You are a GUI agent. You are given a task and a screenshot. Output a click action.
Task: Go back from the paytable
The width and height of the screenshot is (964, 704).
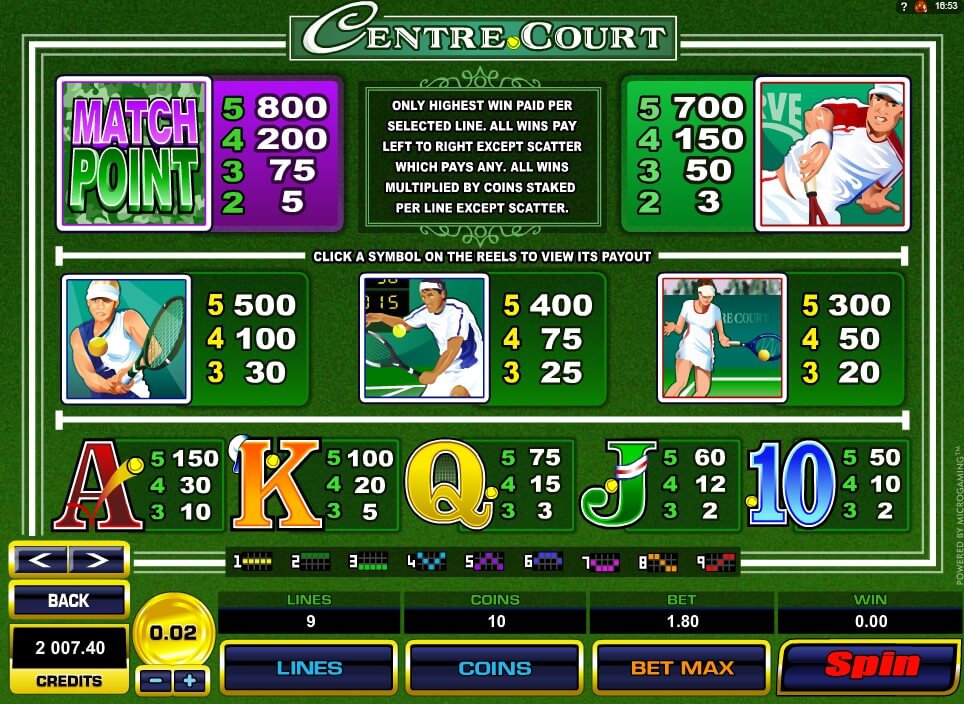(68, 600)
